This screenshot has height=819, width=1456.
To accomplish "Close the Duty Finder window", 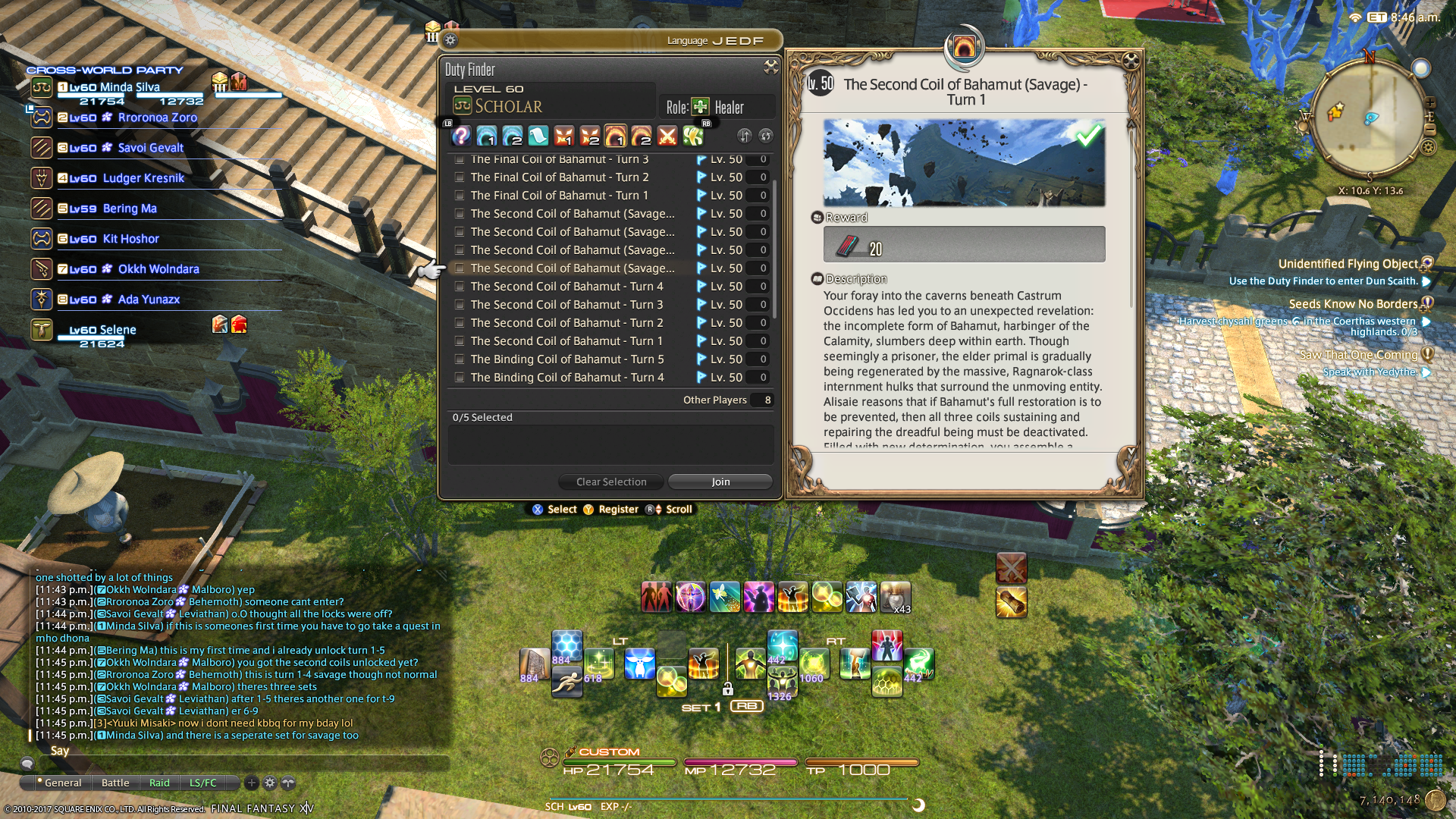I will (x=770, y=67).
